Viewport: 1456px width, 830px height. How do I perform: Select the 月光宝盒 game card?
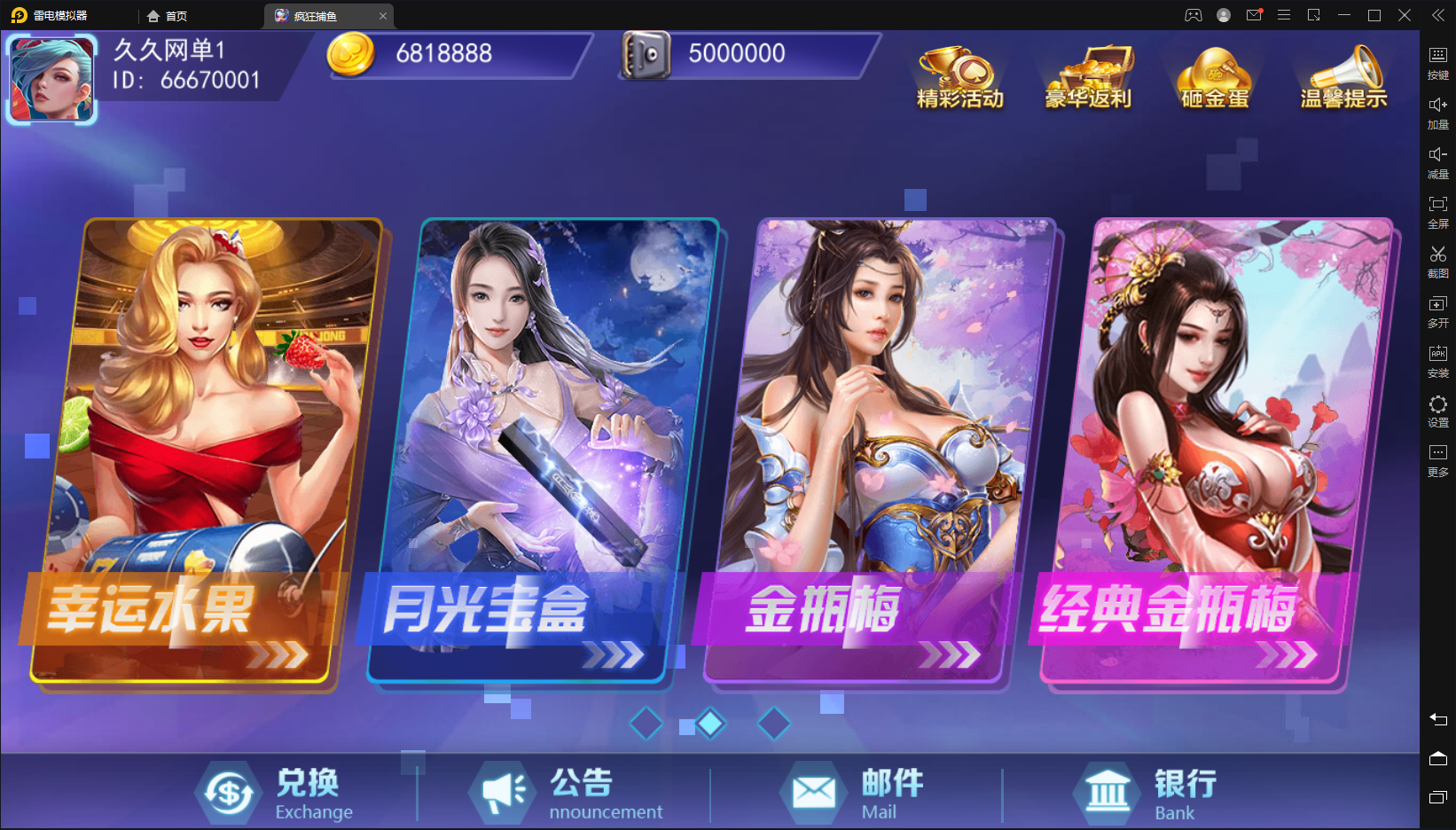pyautogui.click(x=541, y=452)
